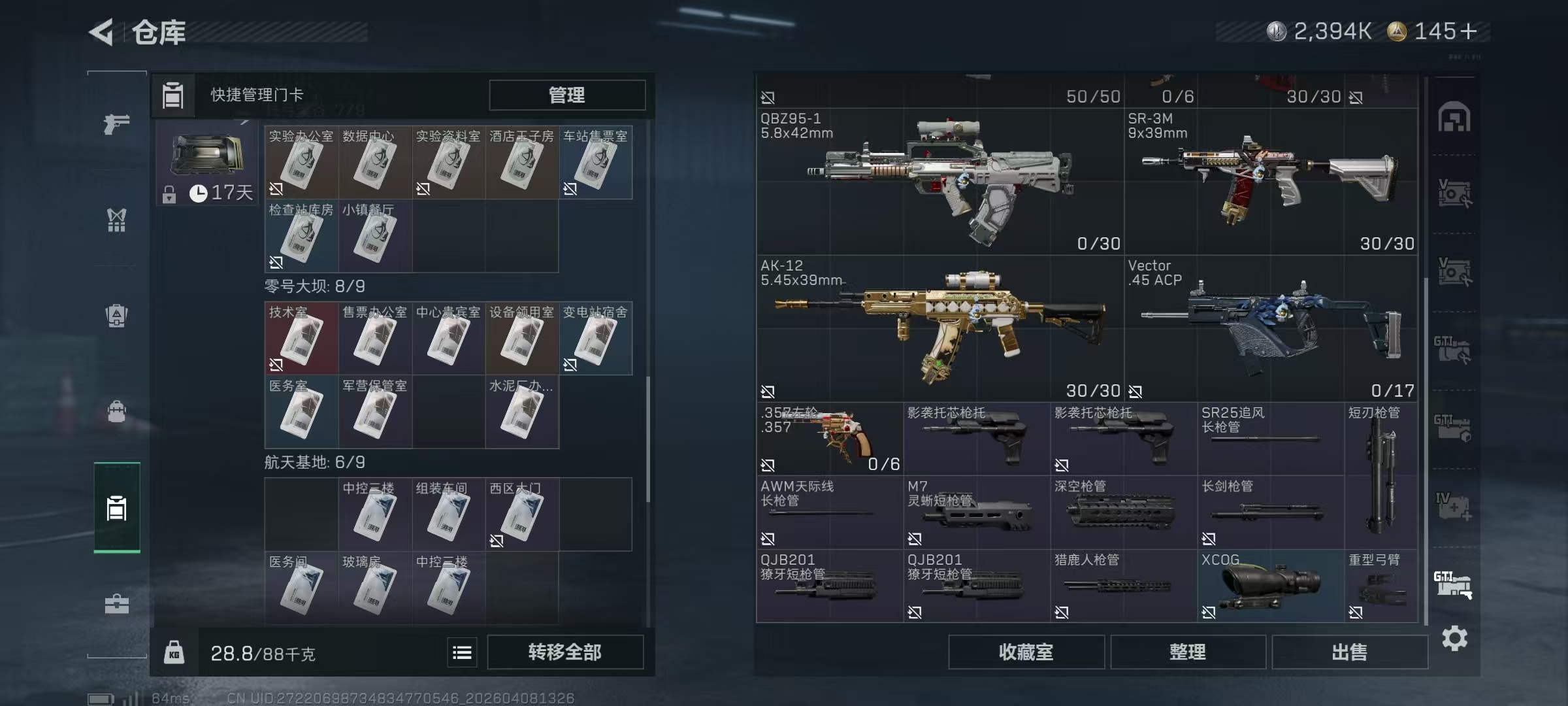The width and height of the screenshot is (1568, 706).
Task: Select the SR-3M rifle
Action: 1271,182
